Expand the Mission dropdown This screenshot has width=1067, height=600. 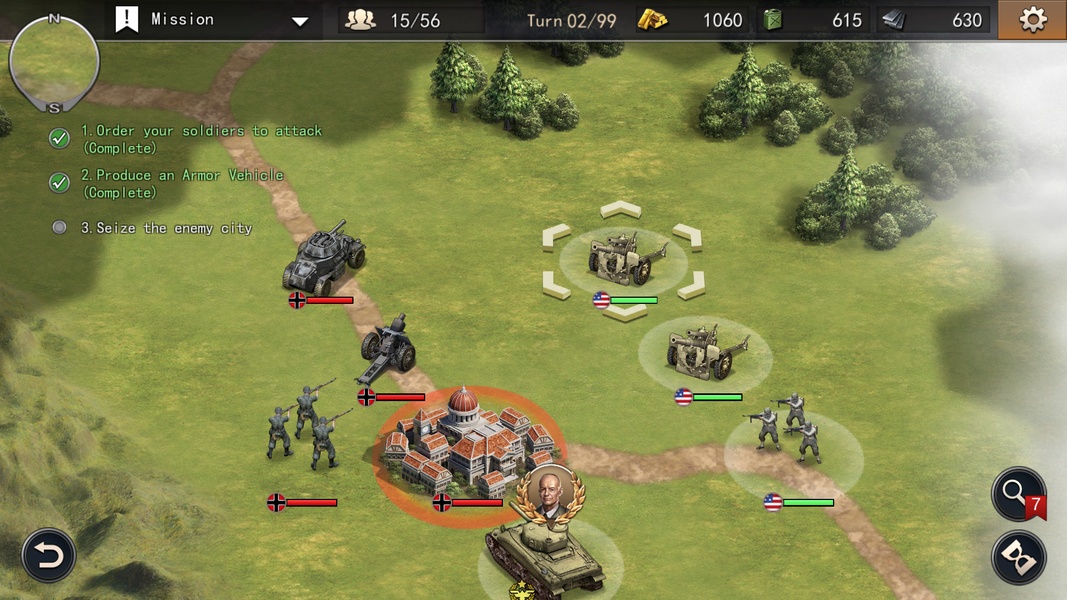pos(300,21)
